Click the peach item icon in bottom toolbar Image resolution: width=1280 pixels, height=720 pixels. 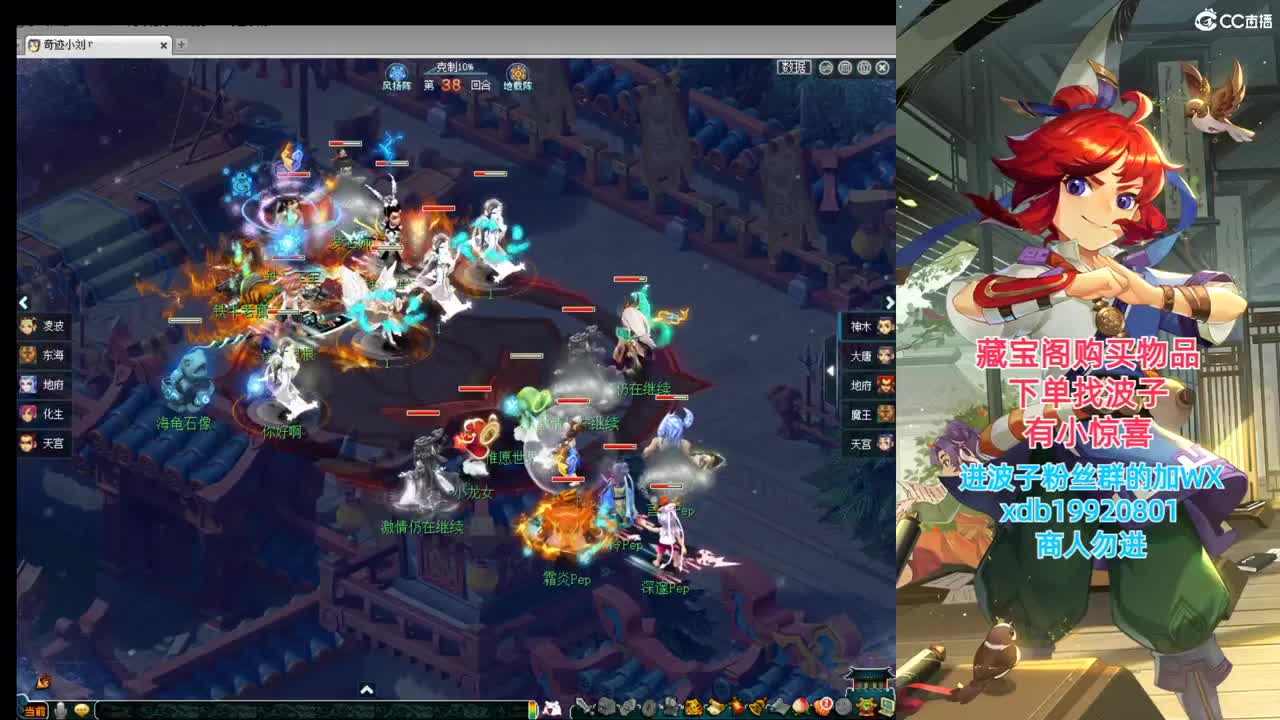(799, 705)
